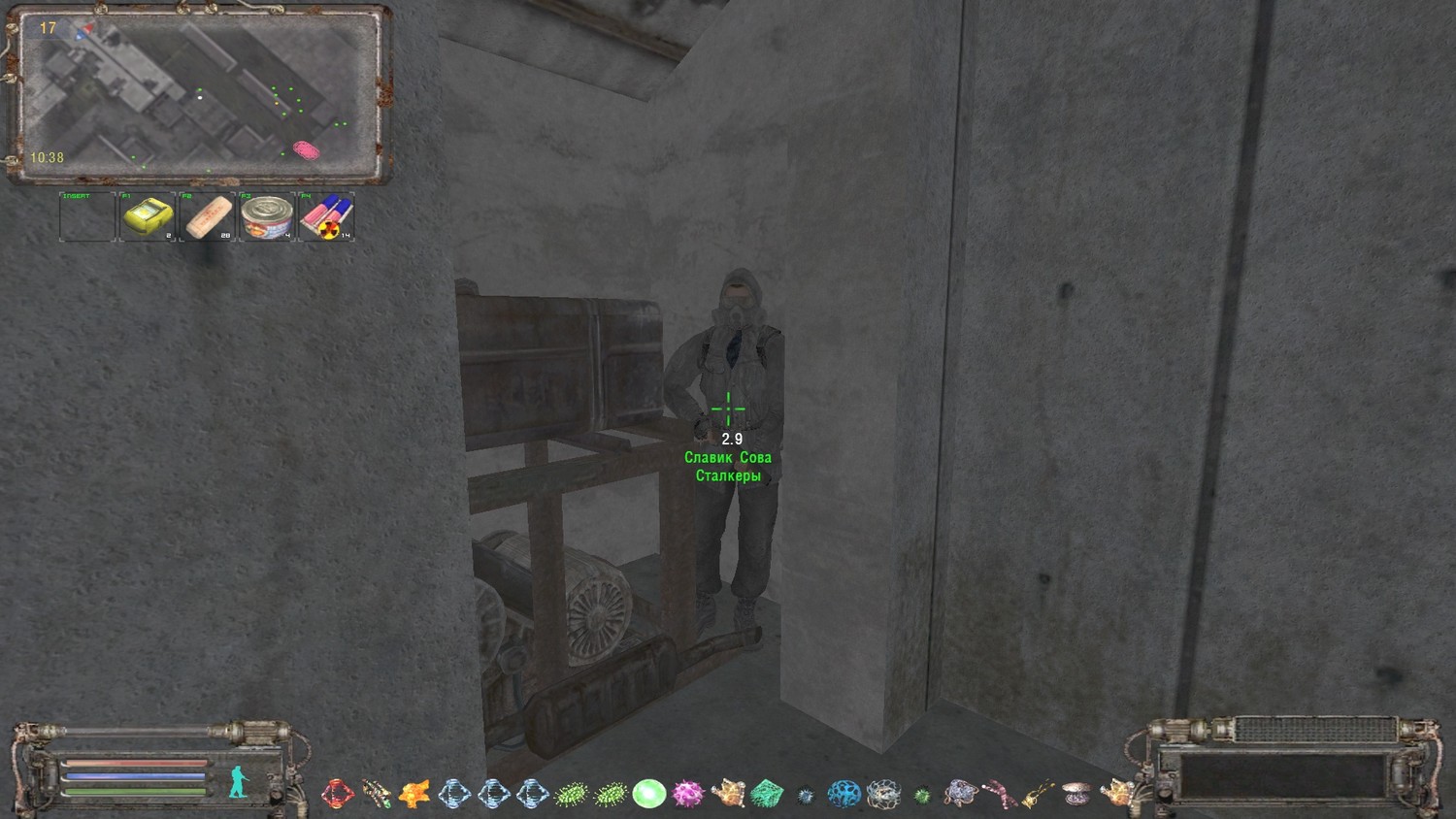Activate the anti-radiation drug quick slot
This screenshot has height=819, width=1456.
[x=326, y=215]
